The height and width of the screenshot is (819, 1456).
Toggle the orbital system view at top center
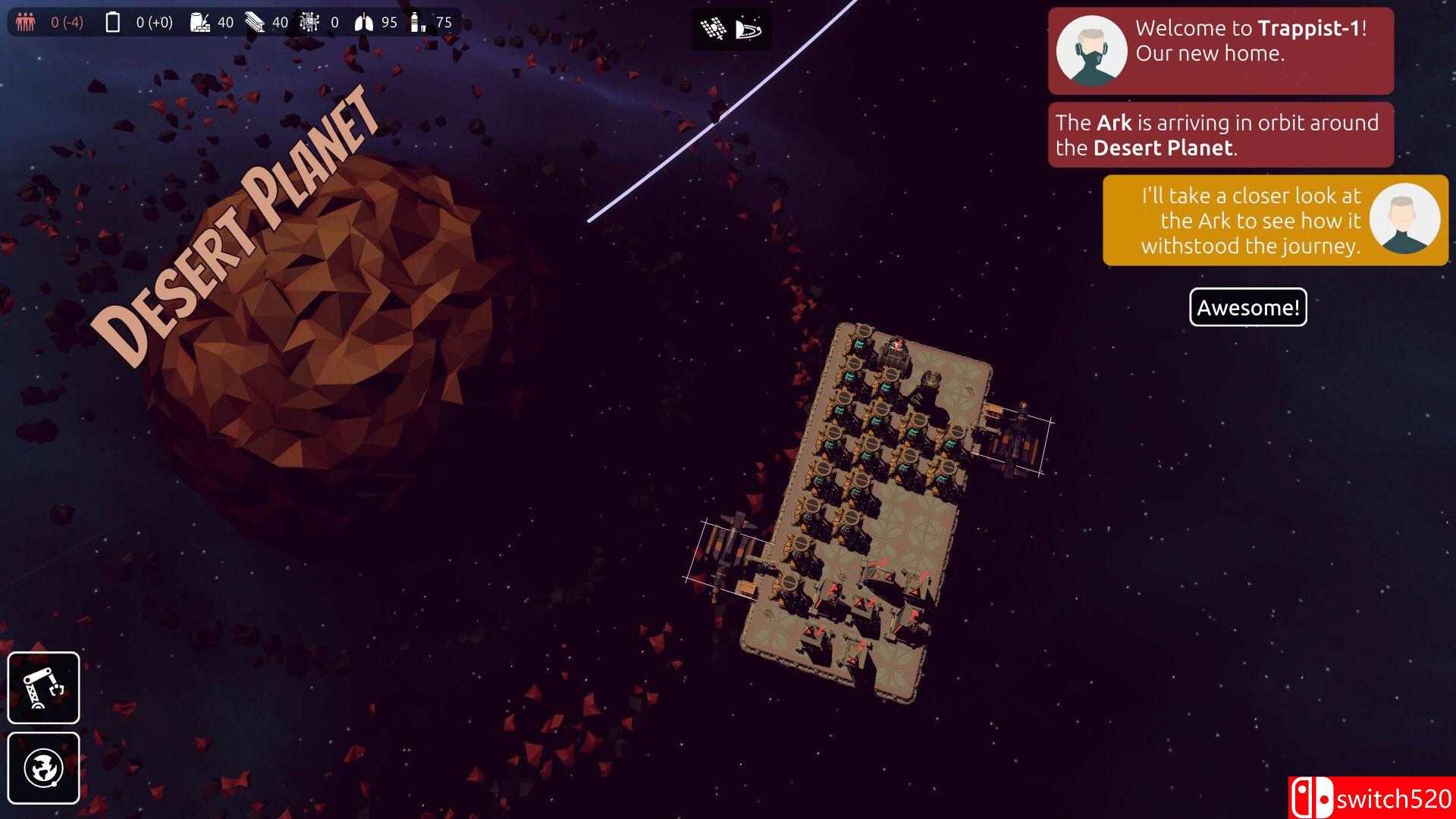748,29
